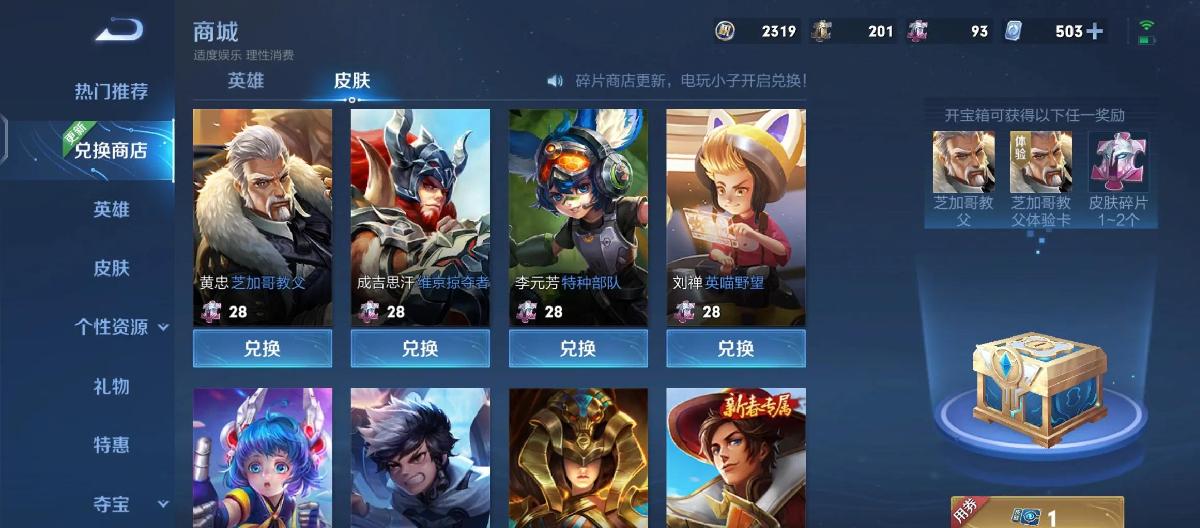Switch to the 皮肤 top tab
The width and height of the screenshot is (1200, 528).
[x=352, y=81]
